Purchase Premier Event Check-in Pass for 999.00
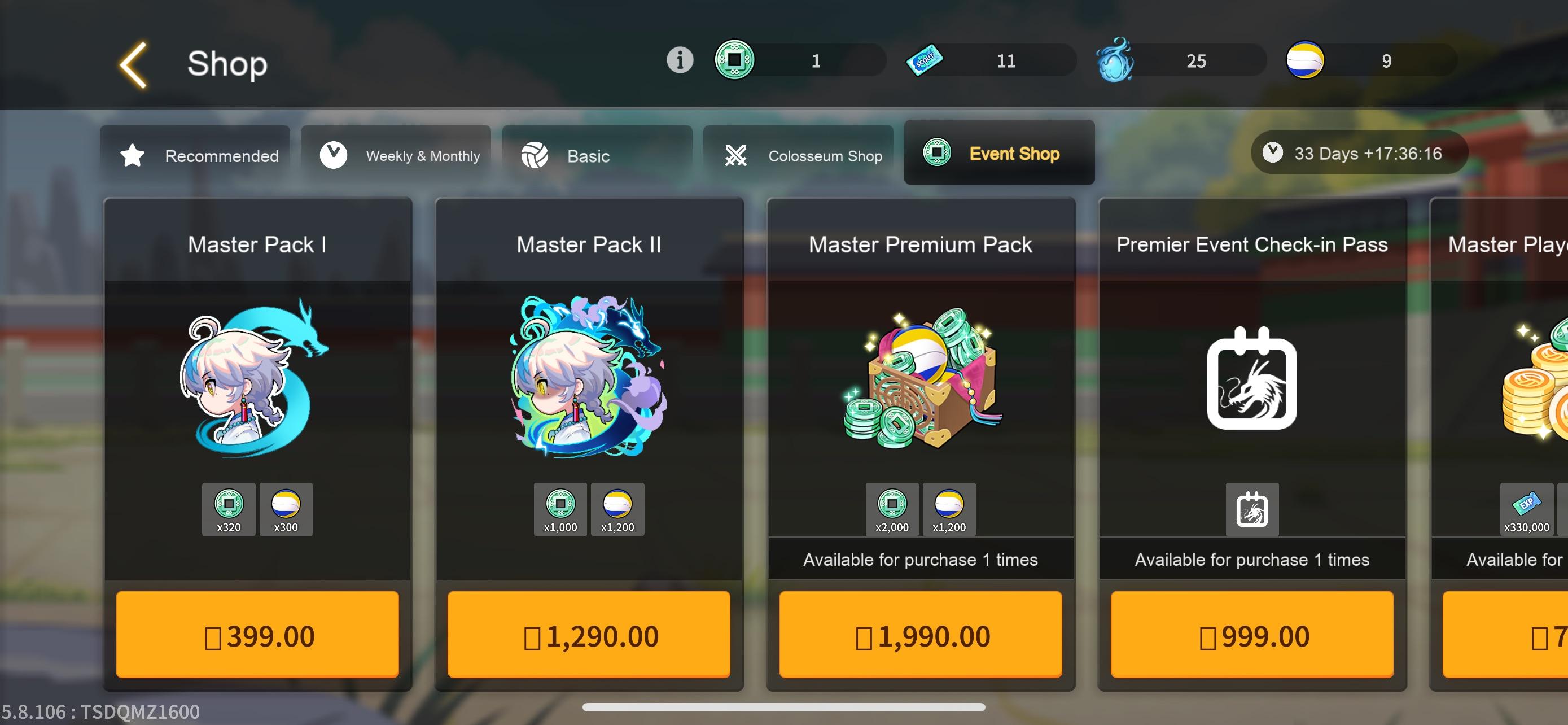Screen dimensions: 1568x725 1251,635
